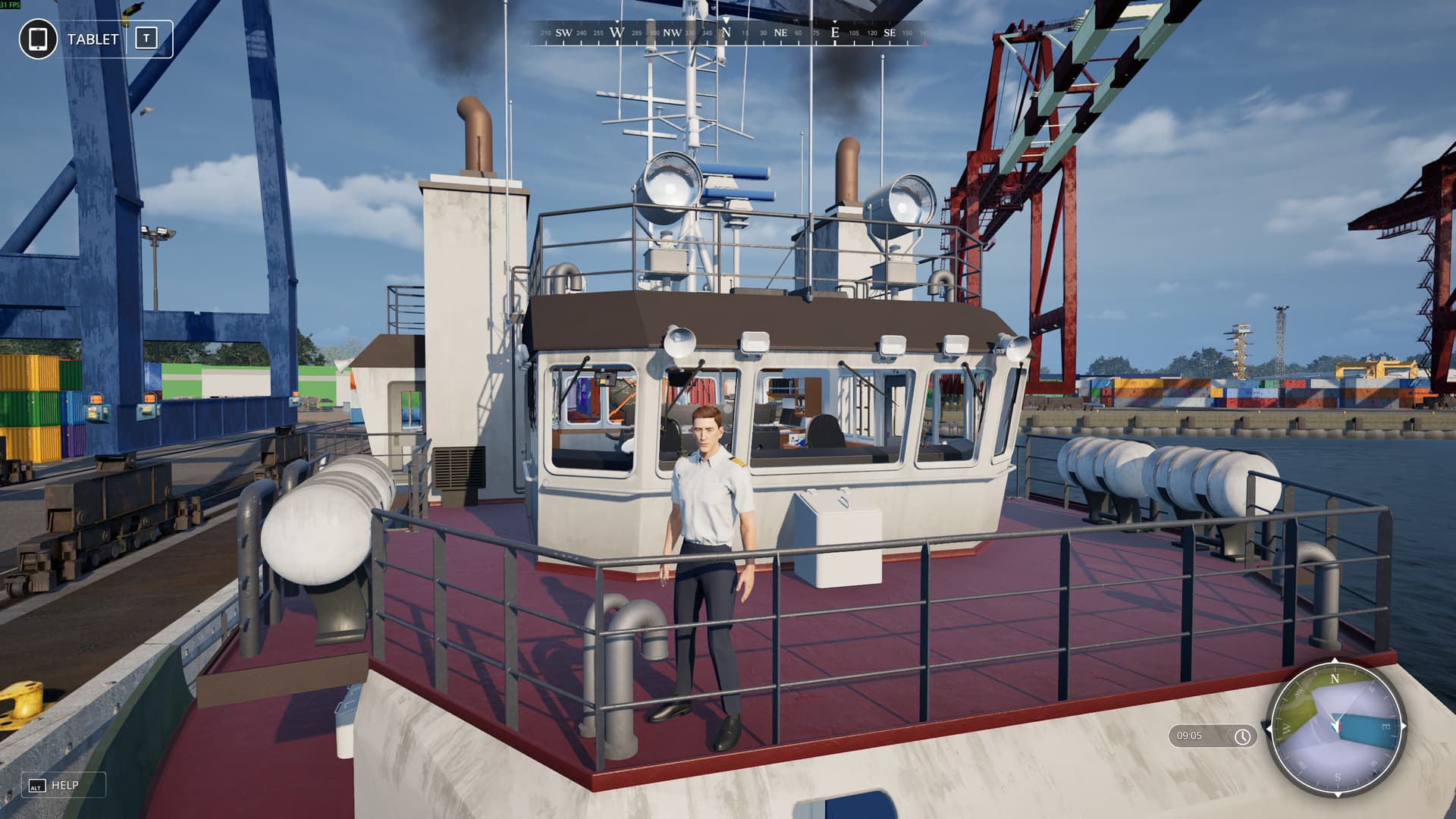1456x819 pixels.
Task: Click the clock icon beside the time
Action: [1242, 736]
